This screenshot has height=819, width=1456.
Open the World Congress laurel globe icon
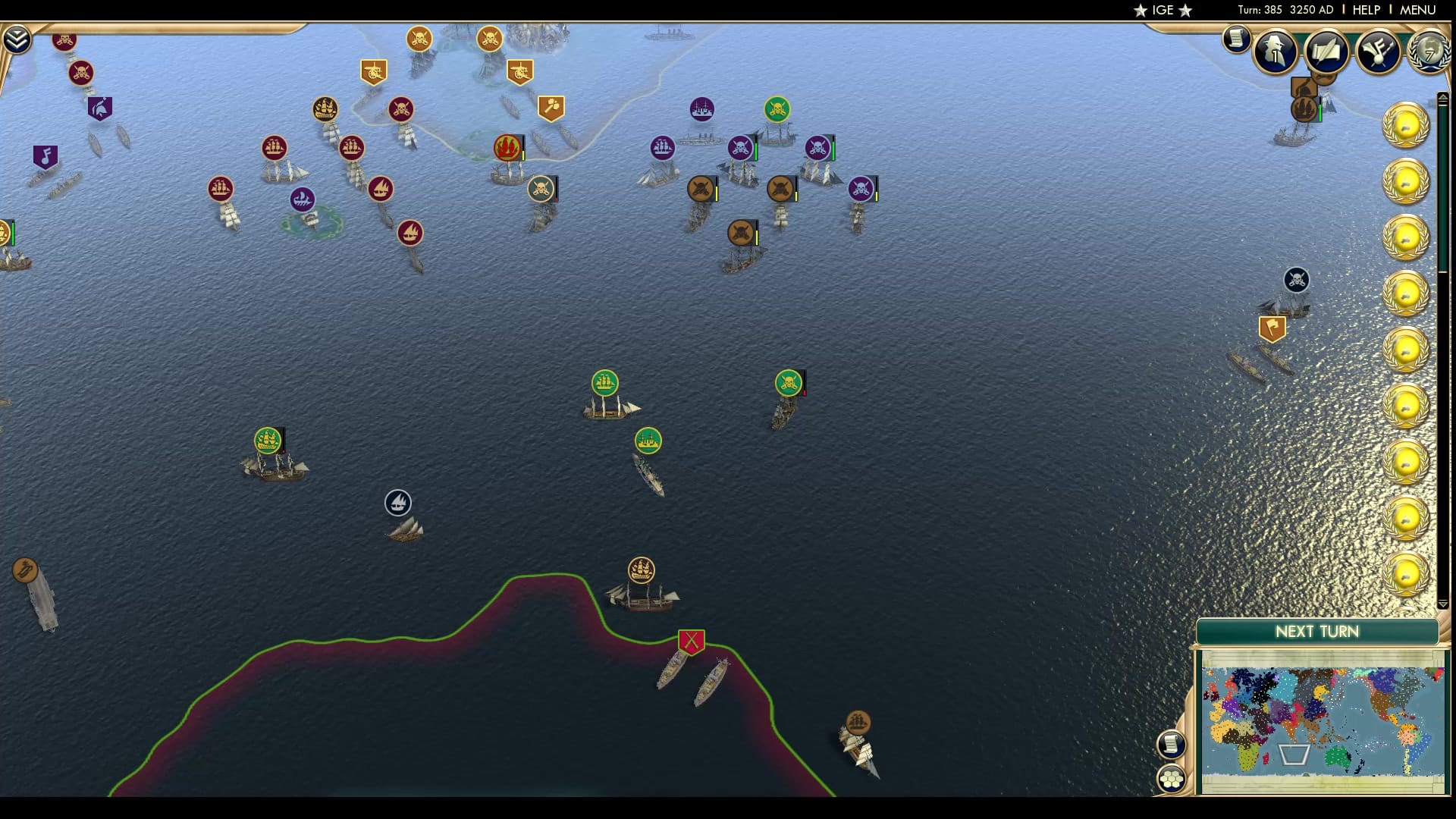[1429, 52]
